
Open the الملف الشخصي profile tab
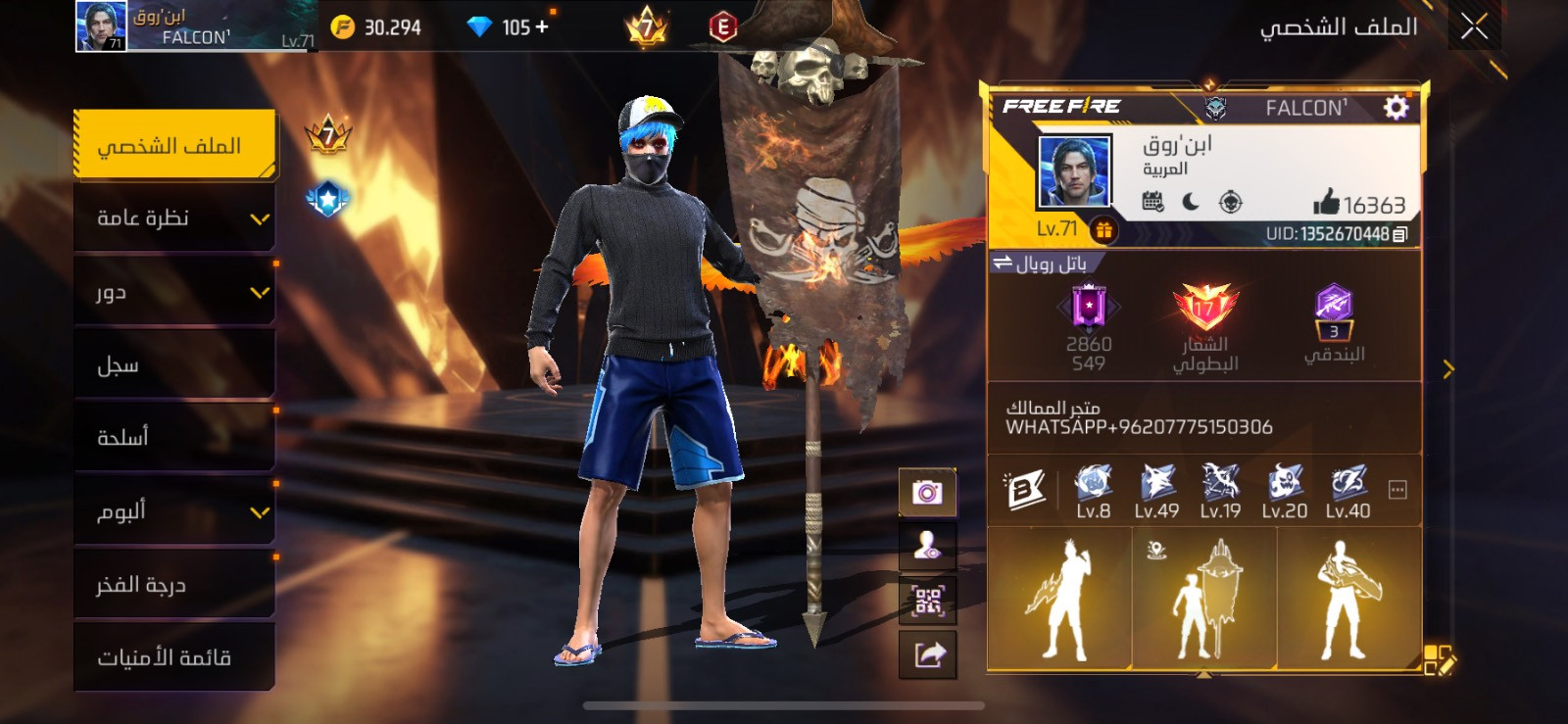(x=173, y=146)
